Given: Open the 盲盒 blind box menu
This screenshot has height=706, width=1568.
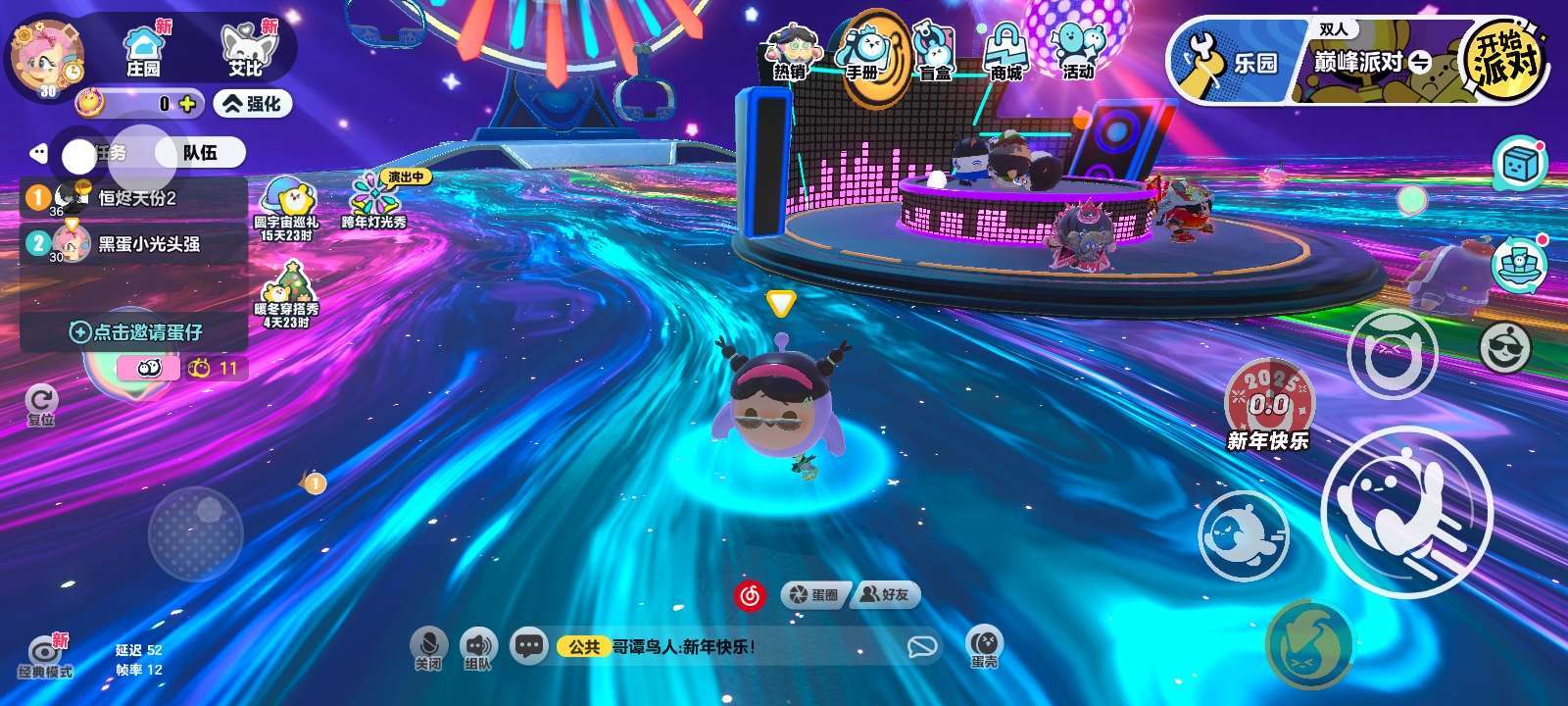Looking at the screenshot, I should tap(935, 54).
